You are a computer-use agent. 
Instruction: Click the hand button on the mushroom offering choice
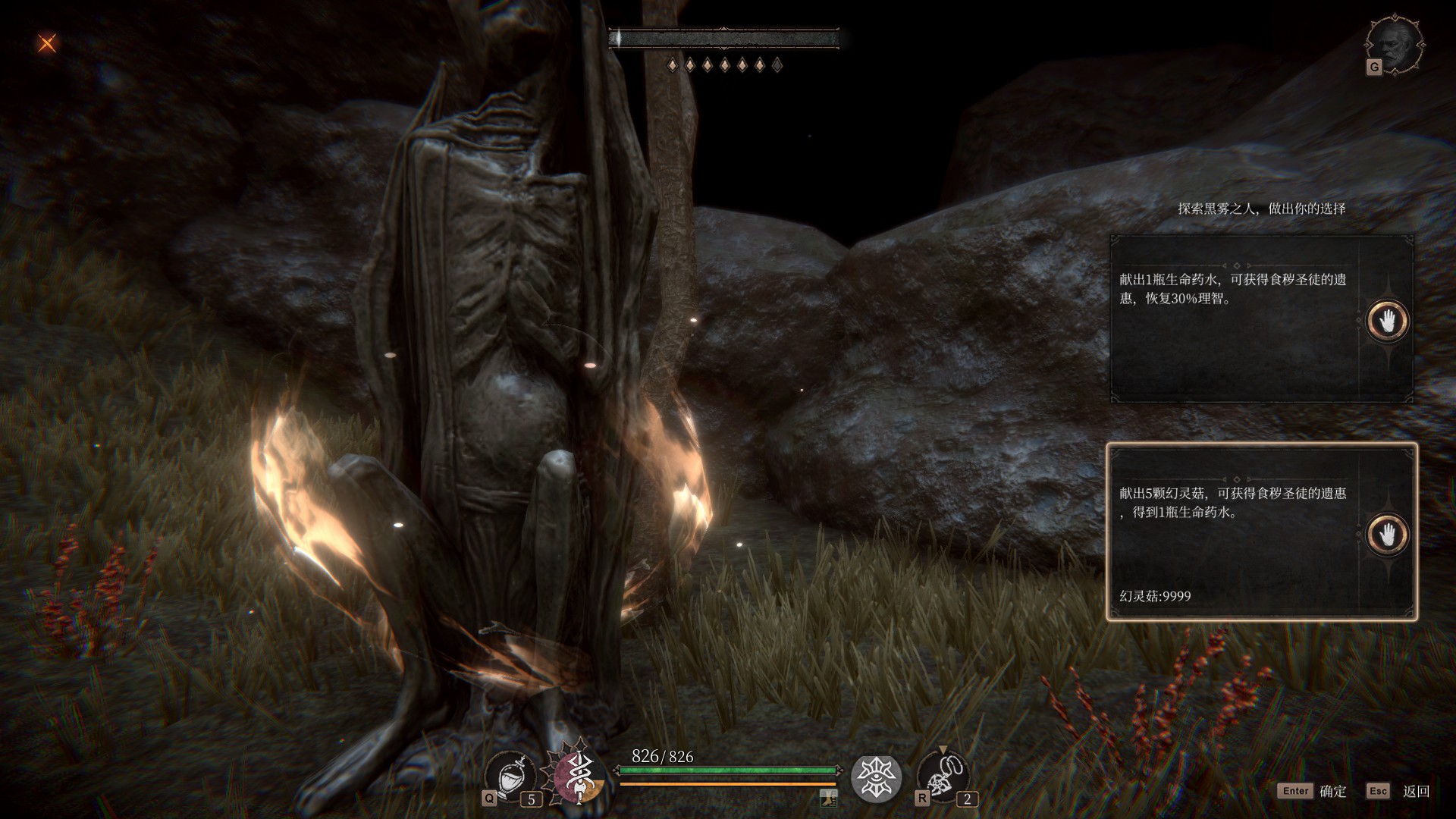pyautogui.click(x=1387, y=535)
